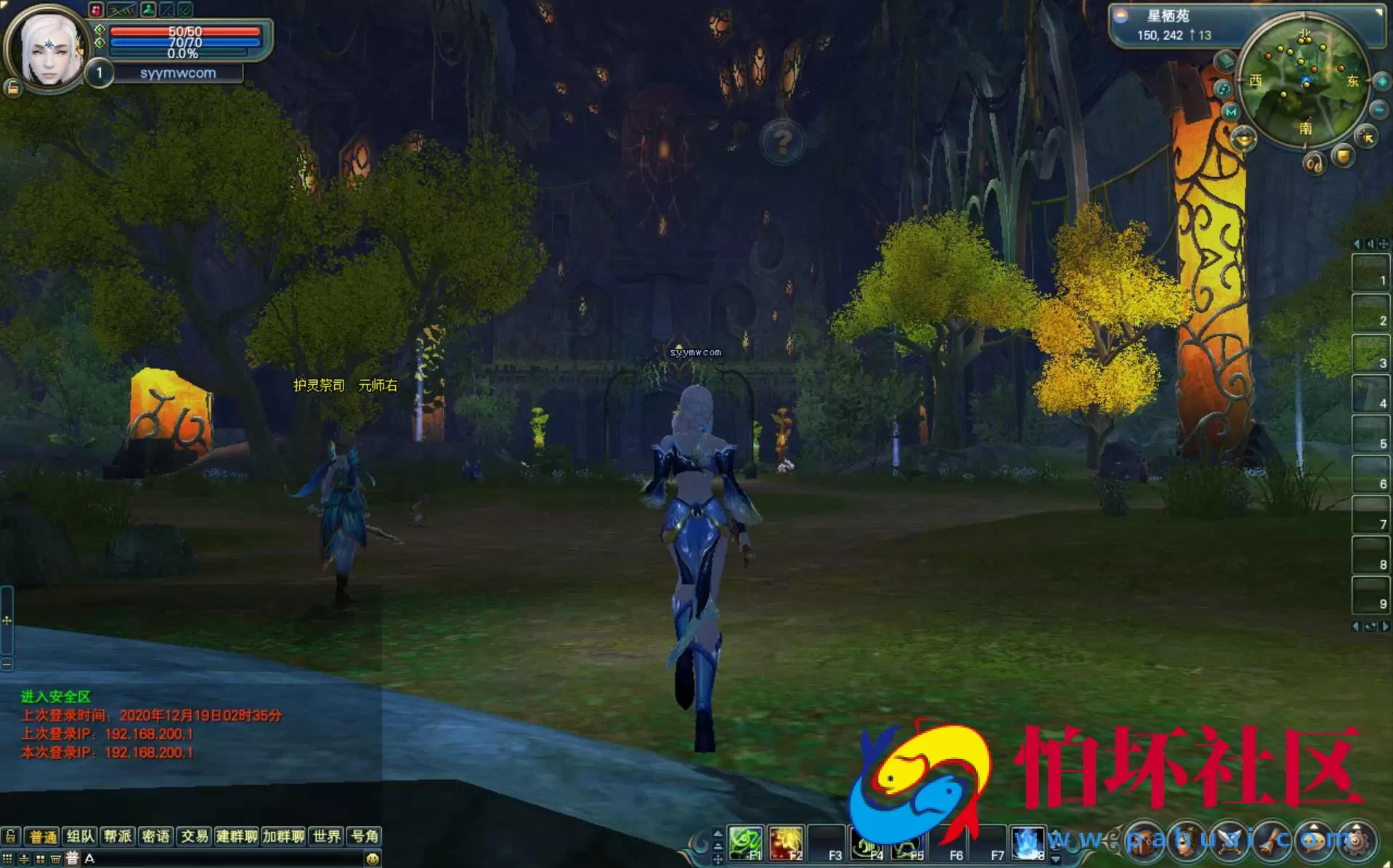1393x868 pixels.
Task: Click the gold ingot shop icon
Action: click(x=1243, y=138)
